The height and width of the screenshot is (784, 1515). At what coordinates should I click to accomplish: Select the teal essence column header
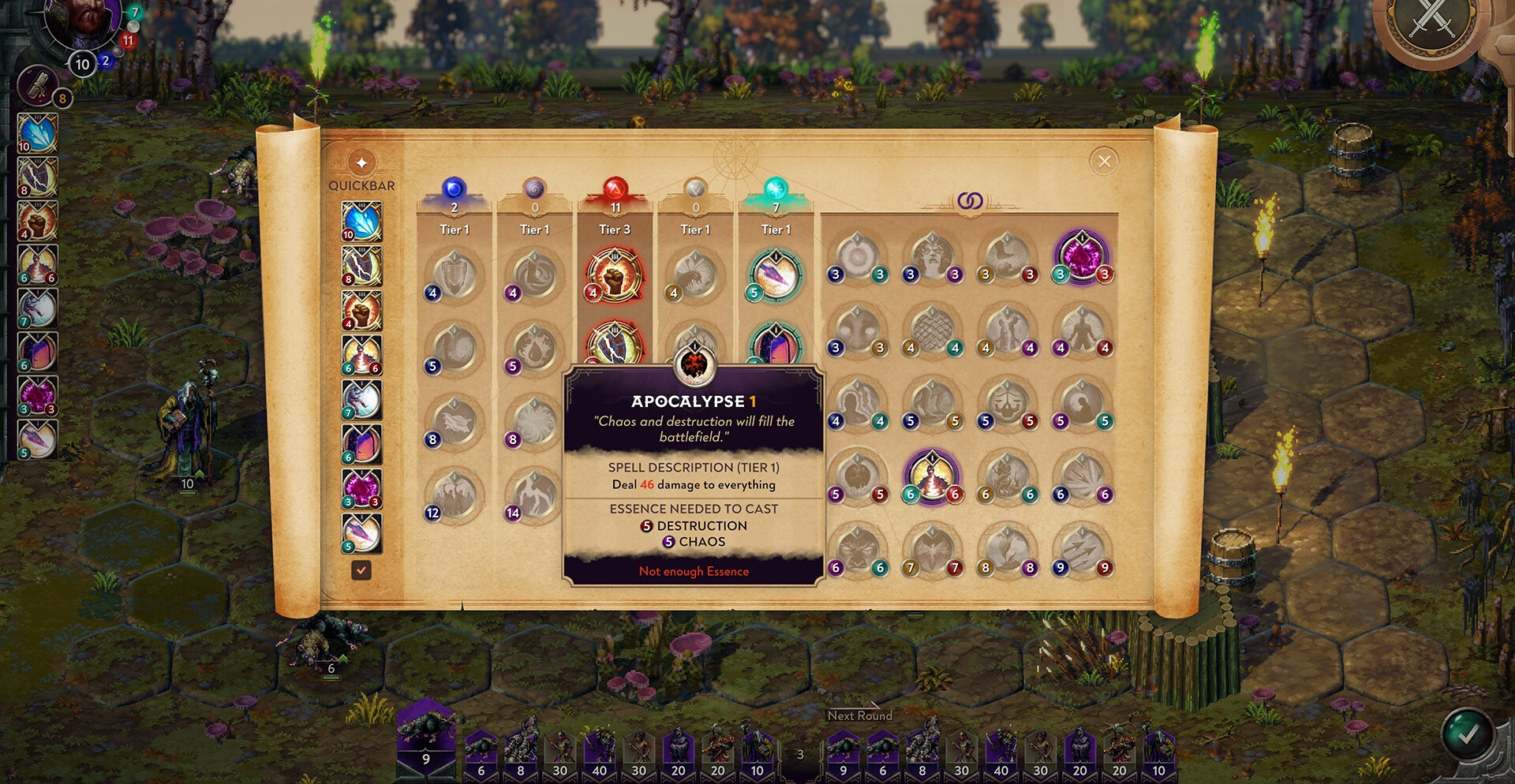click(776, 190)
